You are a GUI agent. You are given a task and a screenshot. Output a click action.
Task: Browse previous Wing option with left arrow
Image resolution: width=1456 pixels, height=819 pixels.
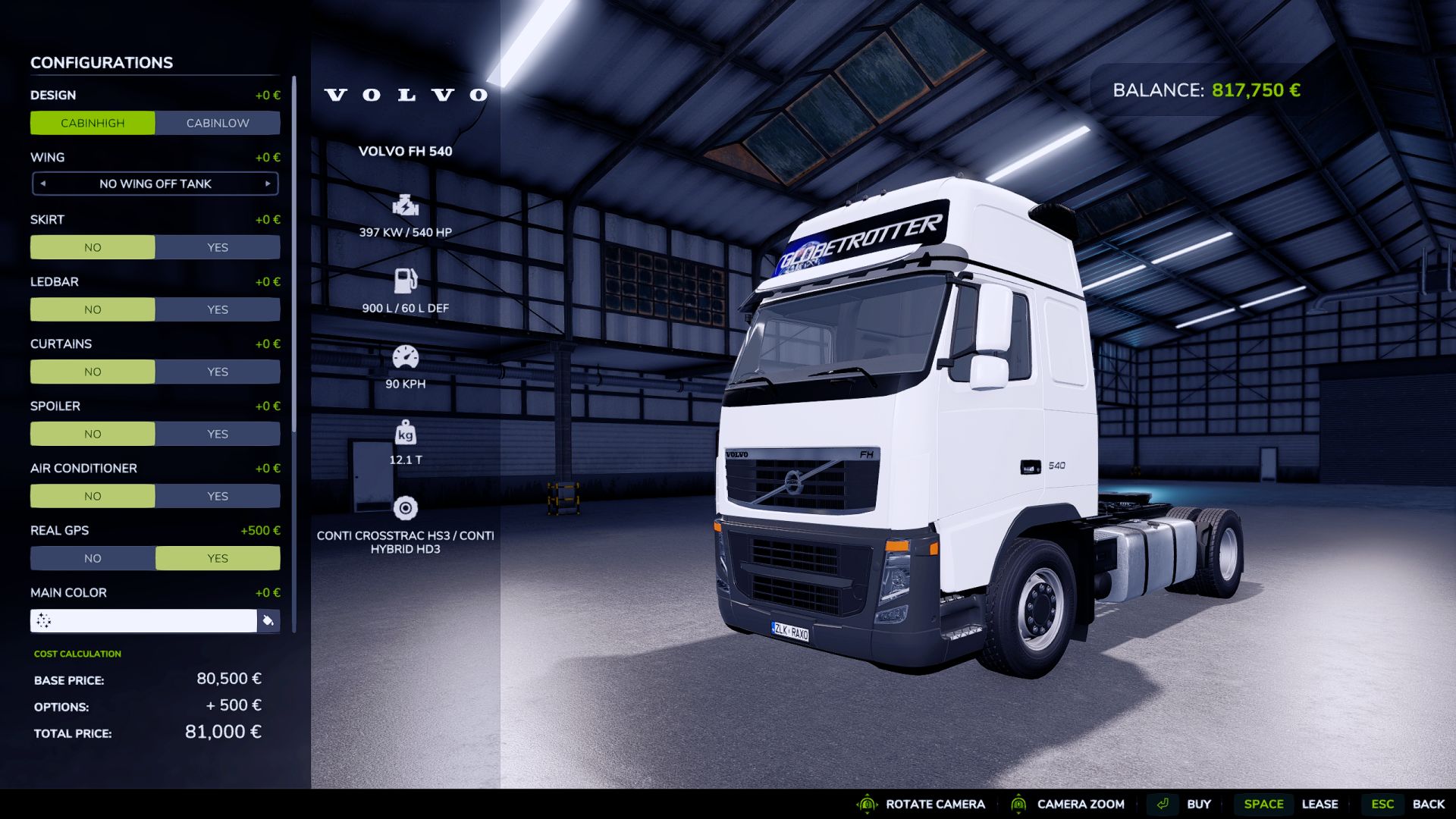[42, 184]
